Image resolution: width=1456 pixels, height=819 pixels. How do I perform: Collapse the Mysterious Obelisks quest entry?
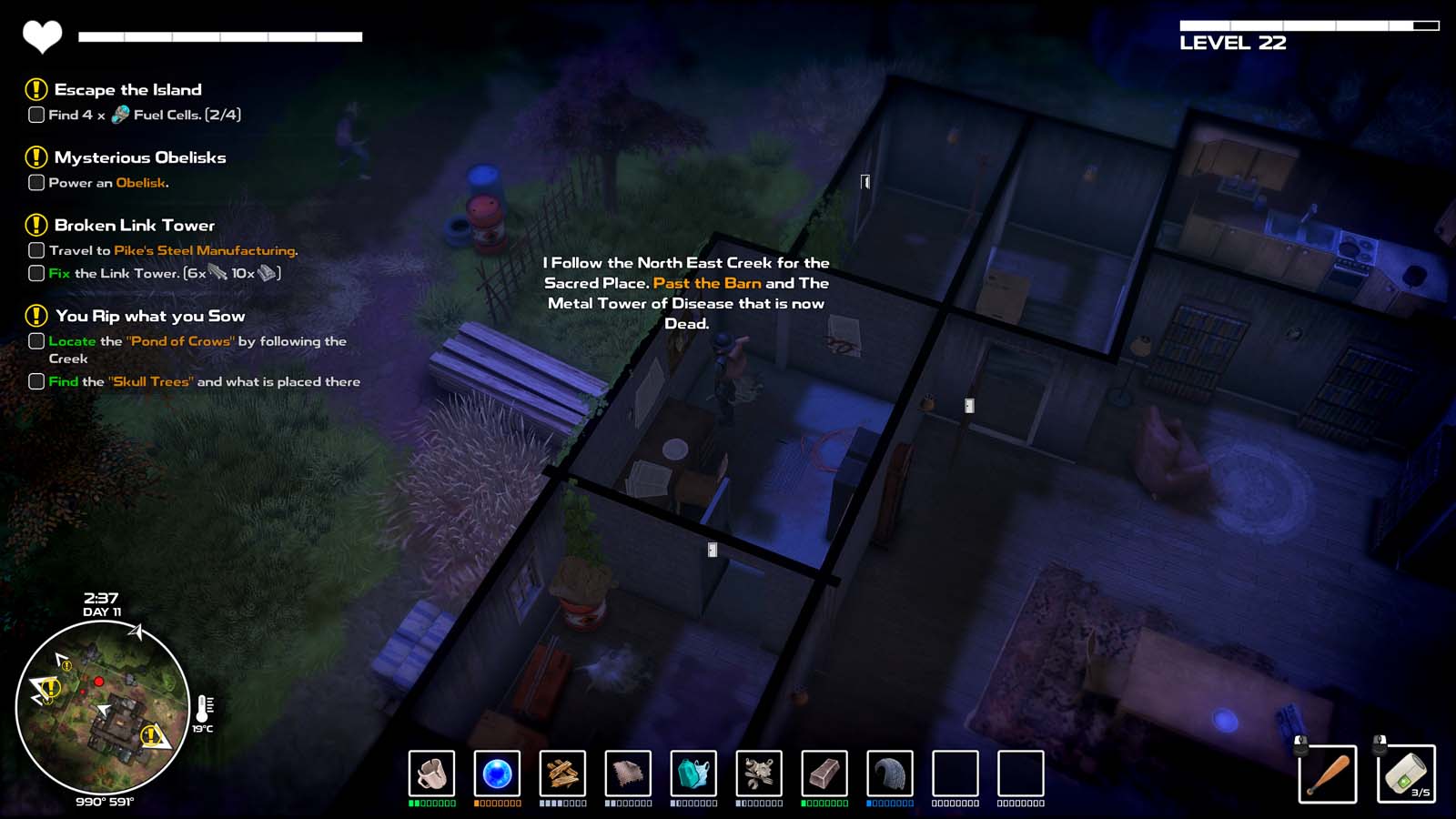tap(140, 157)
